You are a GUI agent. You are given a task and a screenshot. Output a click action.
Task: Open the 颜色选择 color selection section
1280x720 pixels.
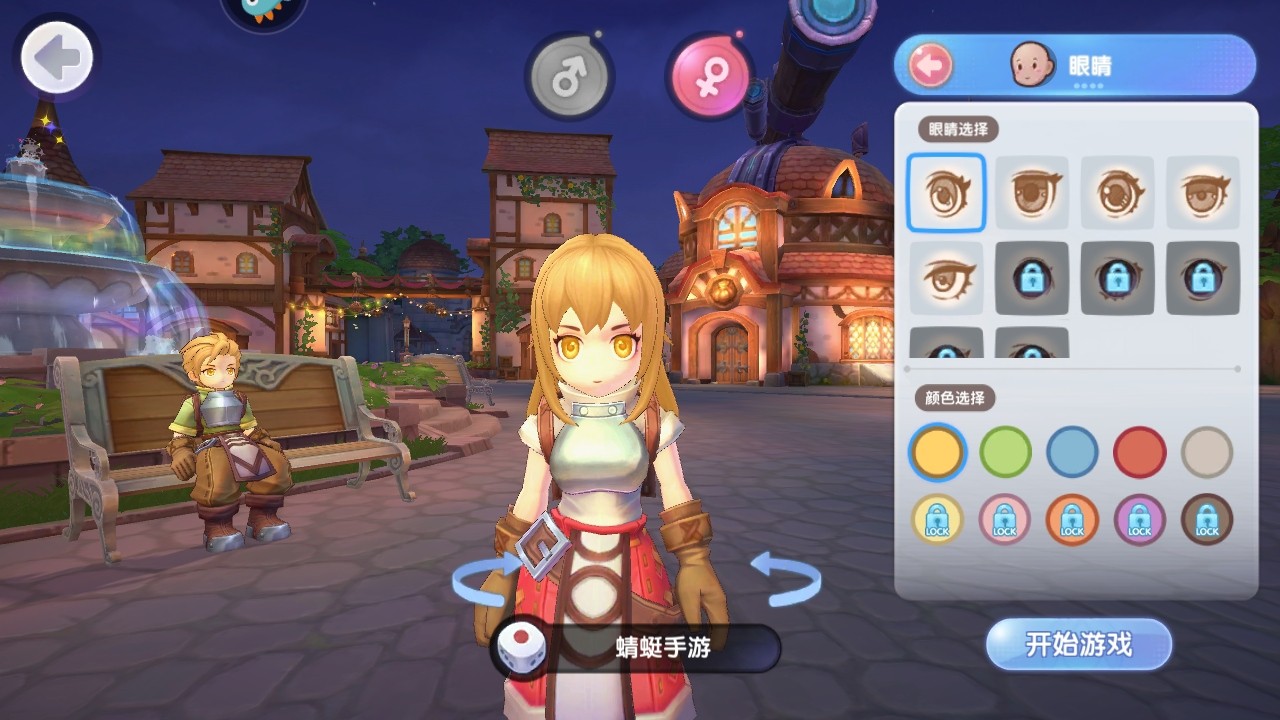956,398
